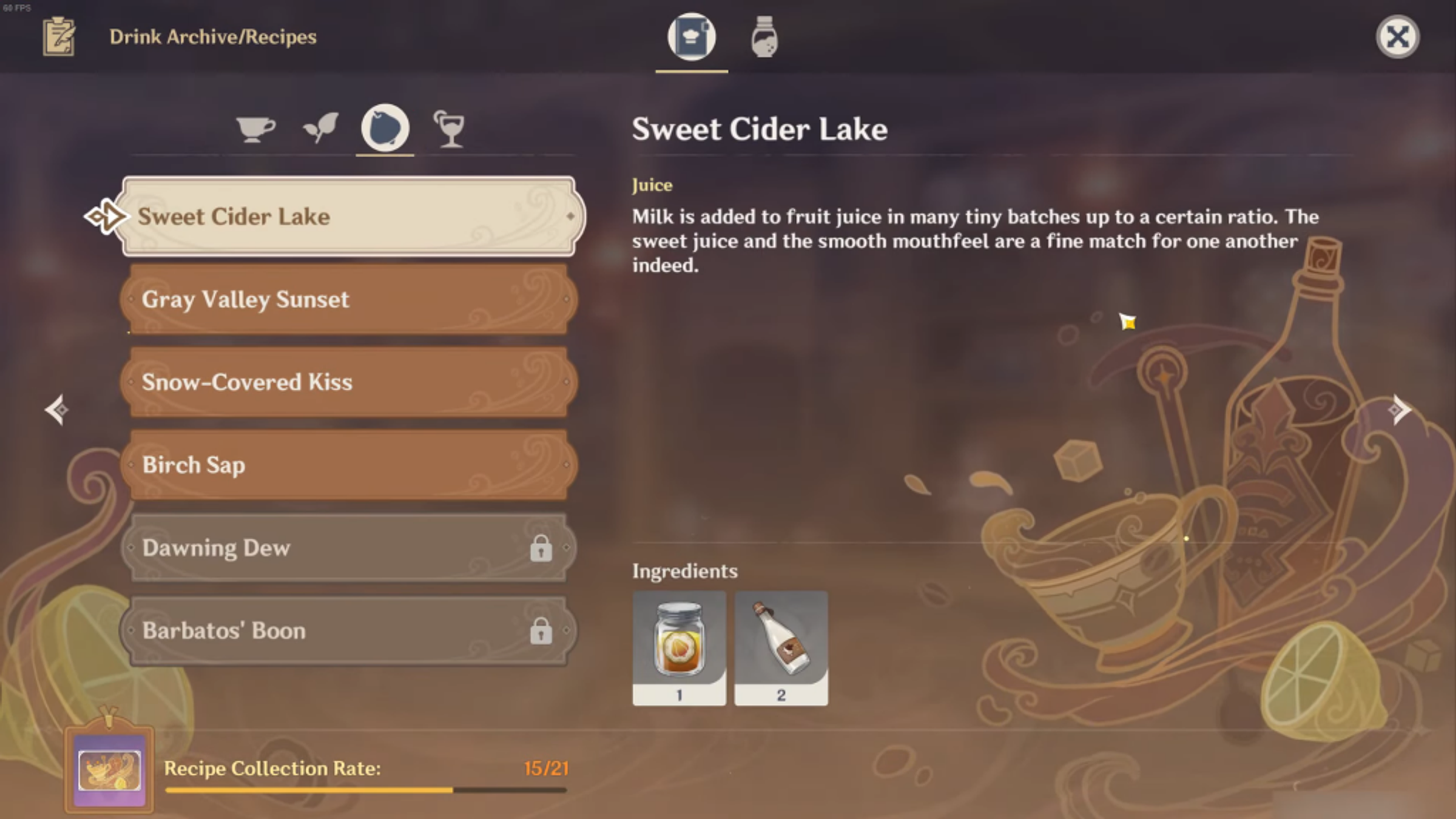Switch to the drink jar icon tab
This screenshot has width=1456, height=819.
click(x=764, y=38)
